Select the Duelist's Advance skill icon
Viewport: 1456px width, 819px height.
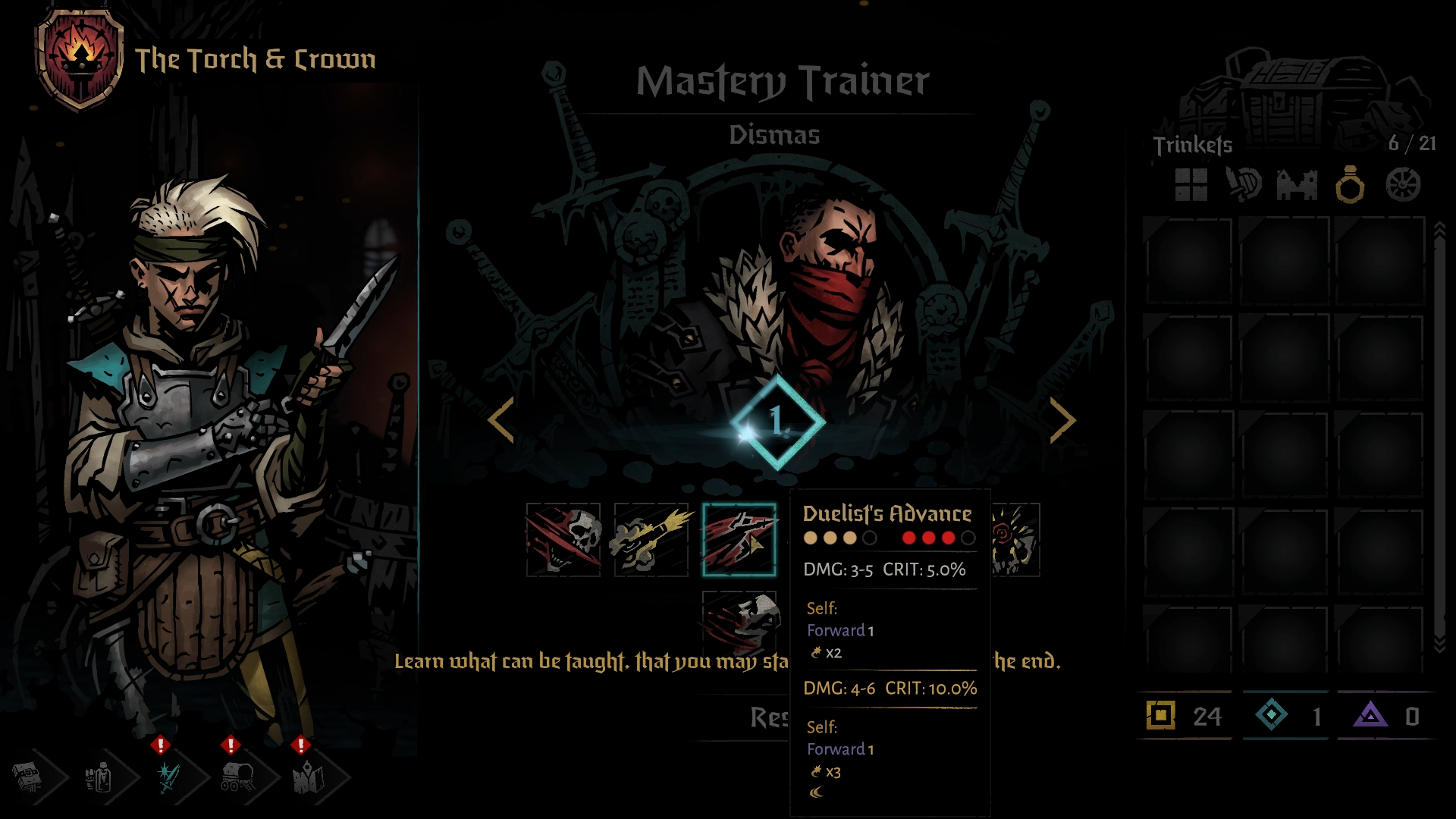(739, 539)
